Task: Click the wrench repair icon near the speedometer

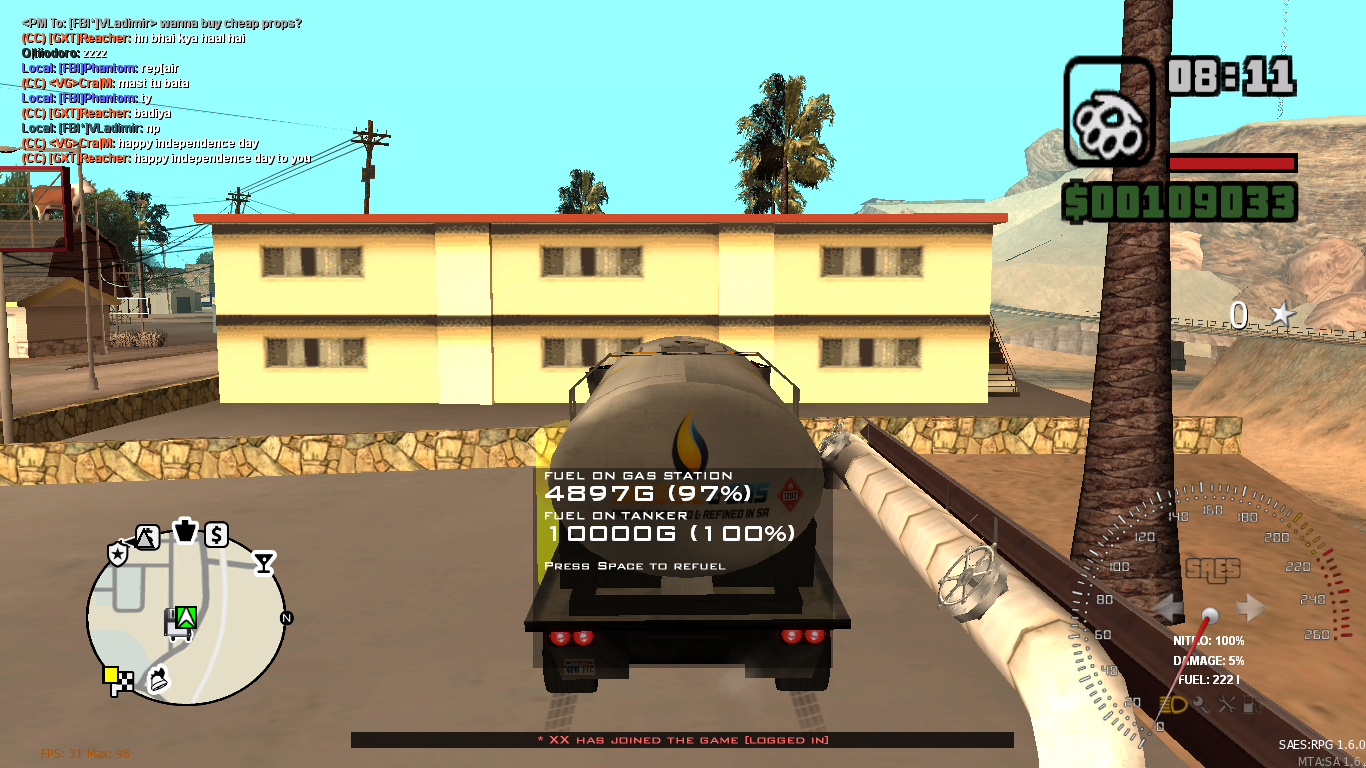Action: point(1226,703)
